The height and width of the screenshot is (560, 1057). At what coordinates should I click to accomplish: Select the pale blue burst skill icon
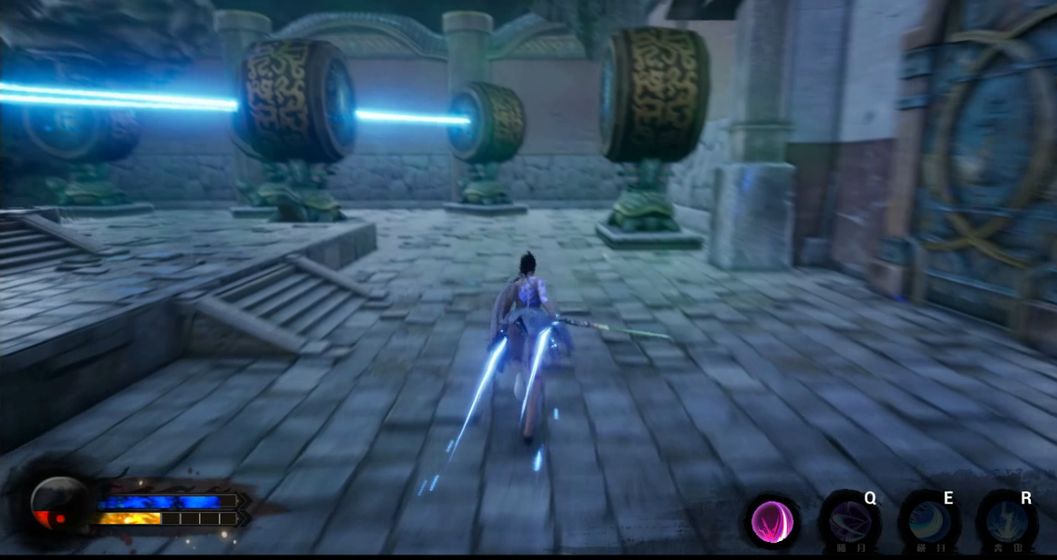[1006, 521]
